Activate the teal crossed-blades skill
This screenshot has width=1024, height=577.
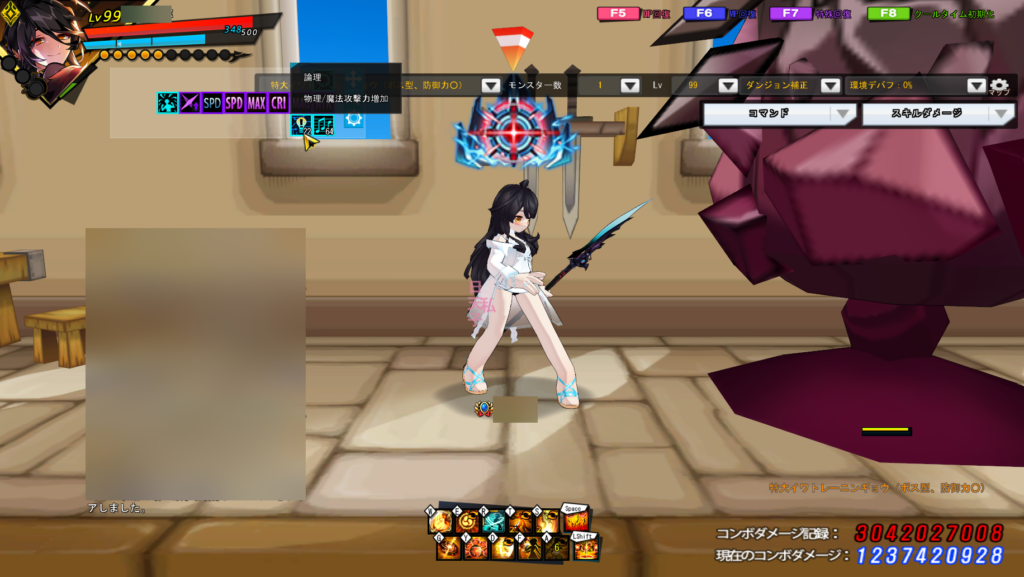point(492,522)
